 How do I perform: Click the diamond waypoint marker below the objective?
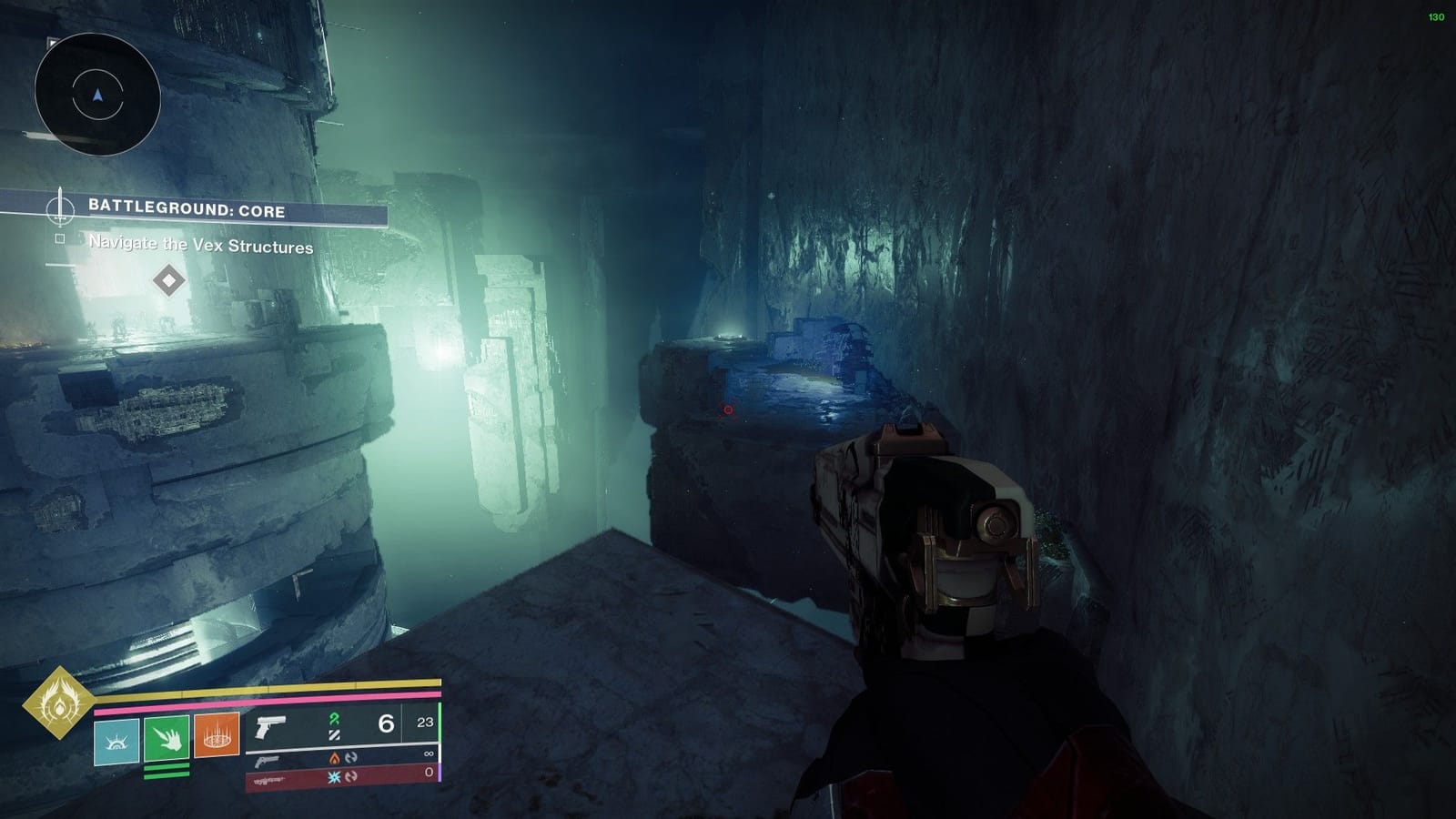[168, 278]
